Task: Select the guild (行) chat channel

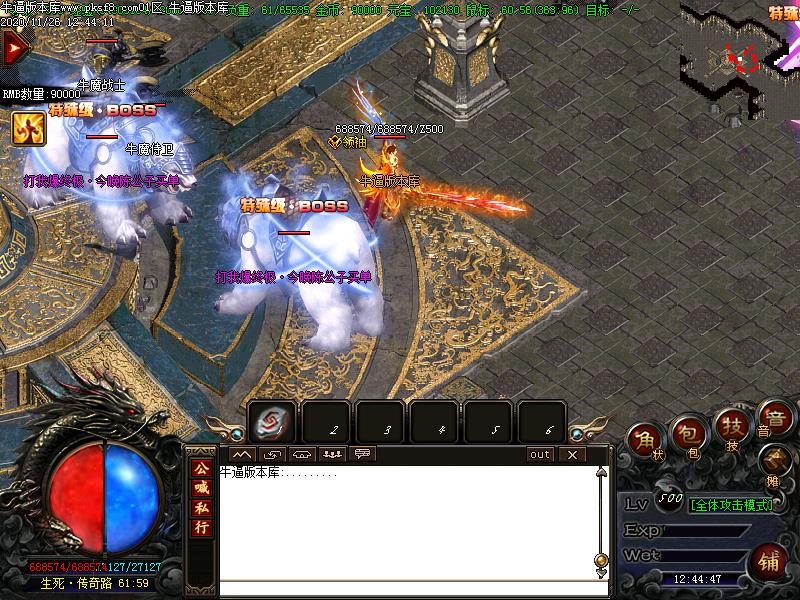Action: click(x=202, y=527)
